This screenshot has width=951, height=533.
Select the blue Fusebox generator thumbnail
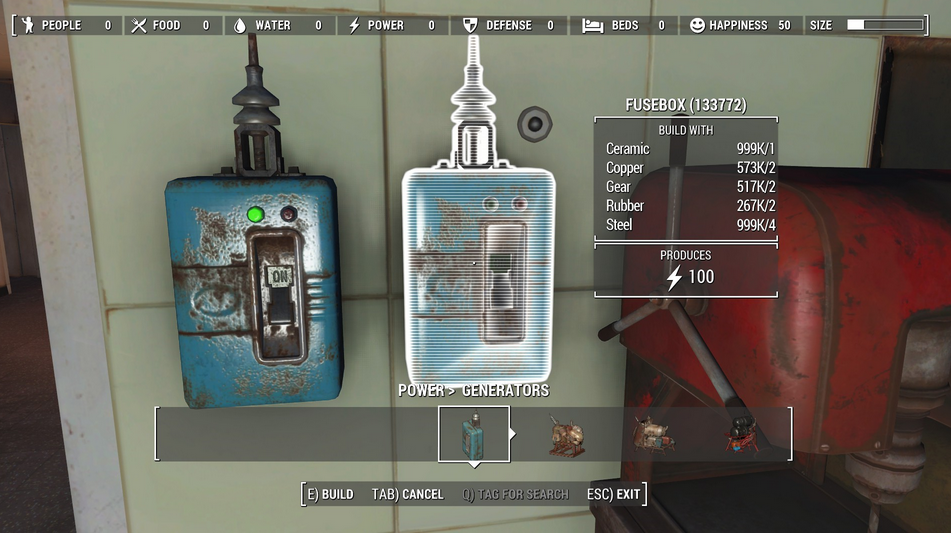pos(473,434)
